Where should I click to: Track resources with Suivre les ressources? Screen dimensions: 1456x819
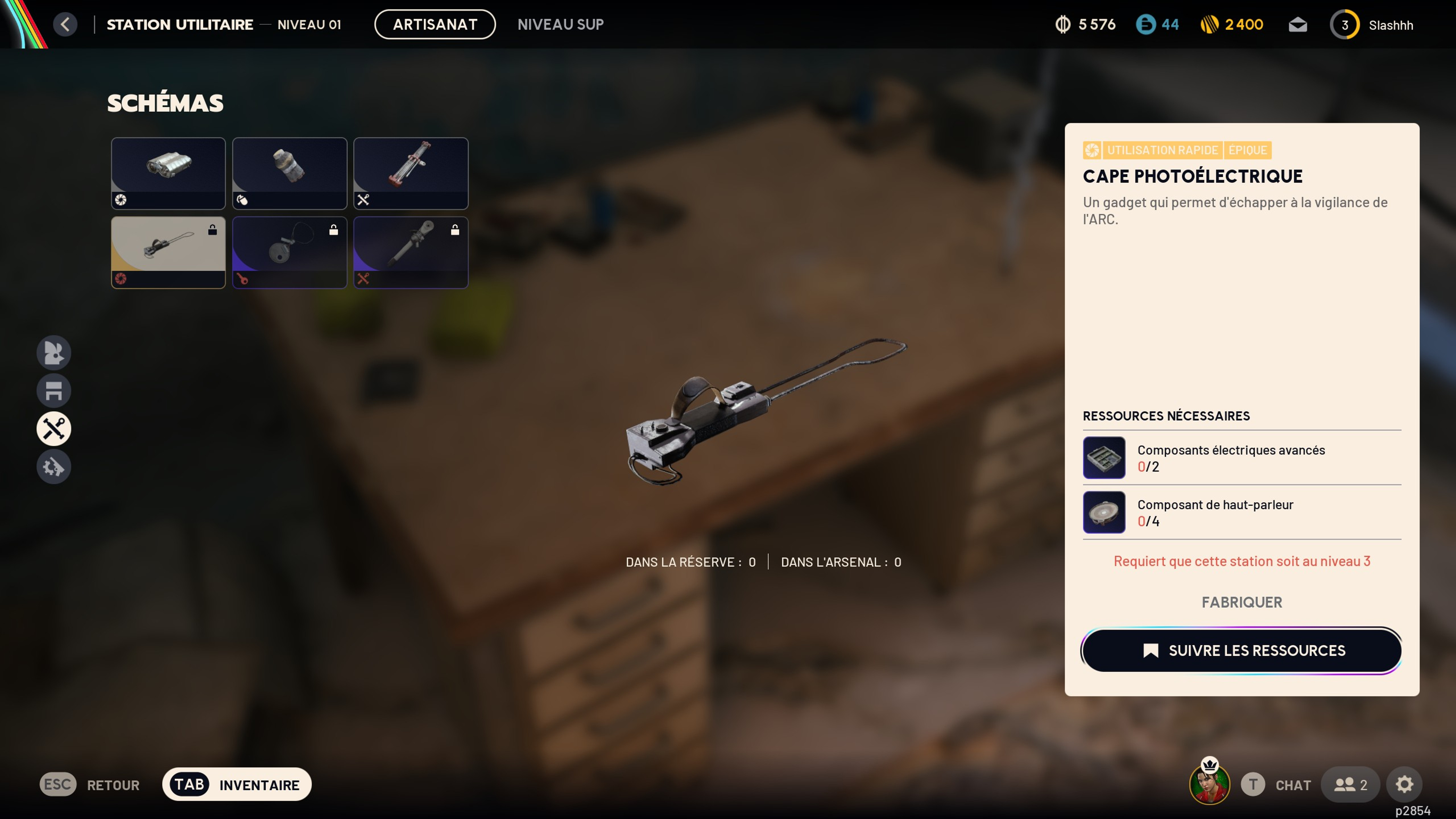click(x=1241, y=651)
